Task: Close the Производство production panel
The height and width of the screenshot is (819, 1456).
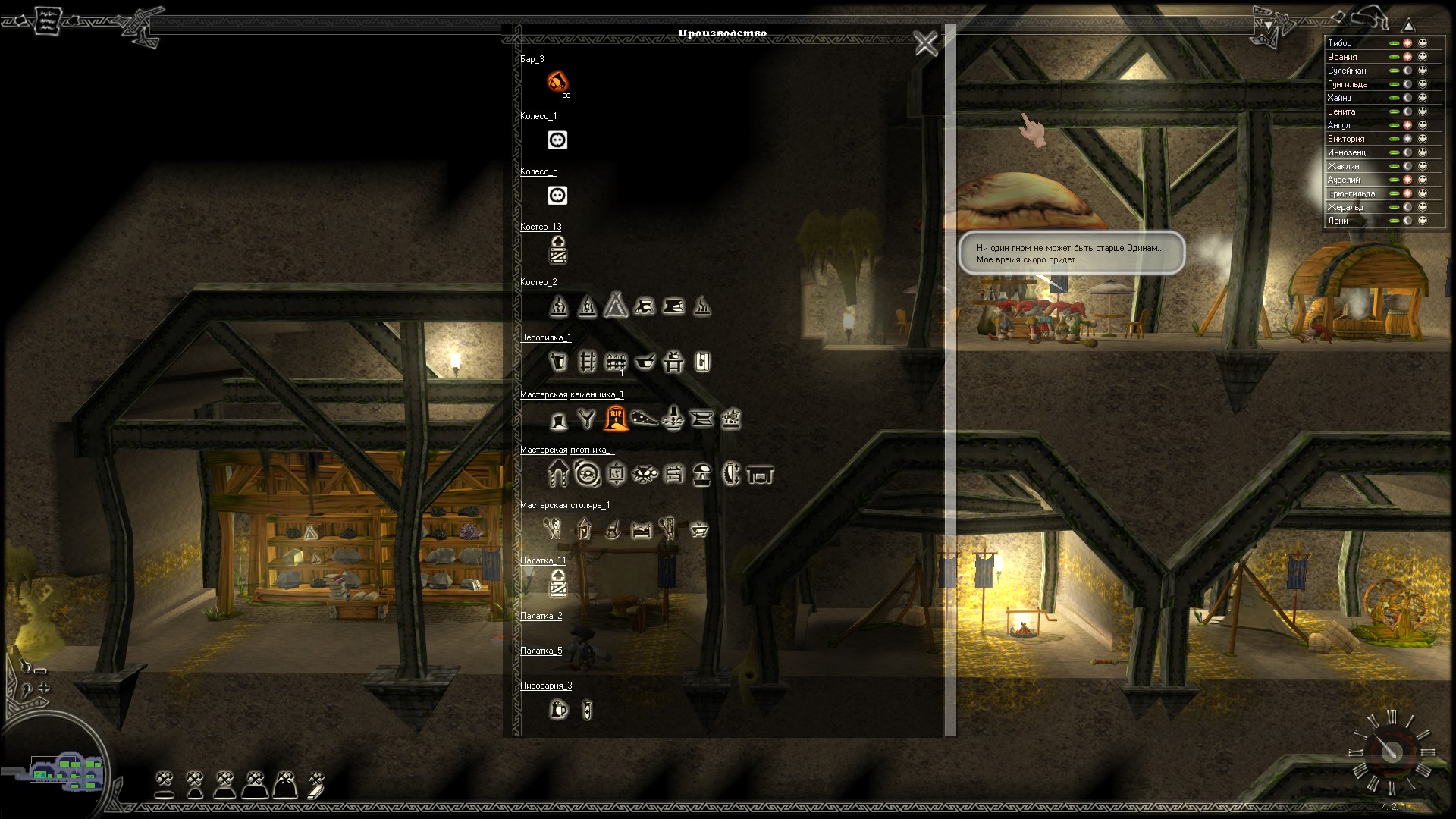Action: pos(925,43)
